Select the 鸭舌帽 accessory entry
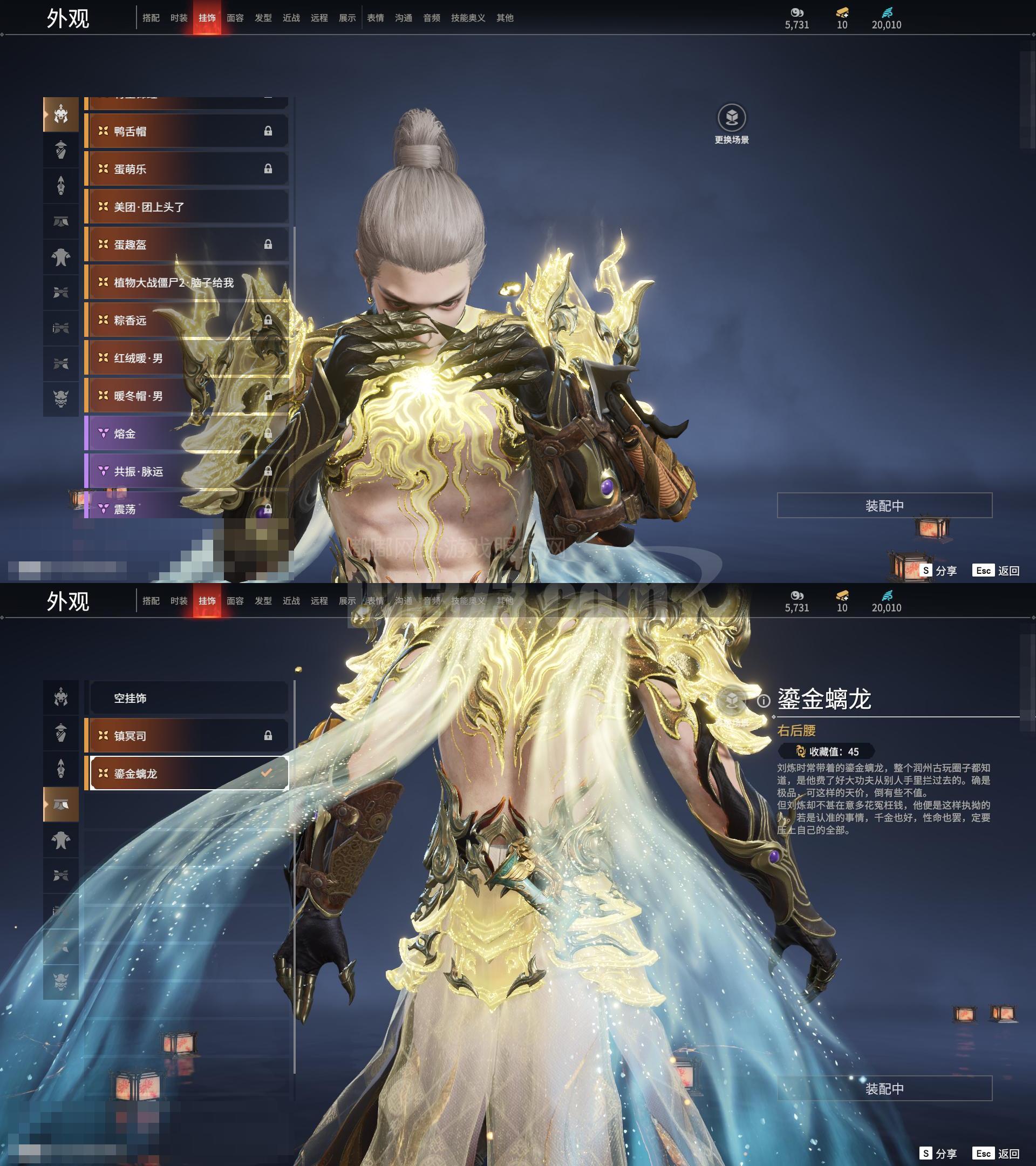This screenshot has width=1036, height=1166. [186, 131]
